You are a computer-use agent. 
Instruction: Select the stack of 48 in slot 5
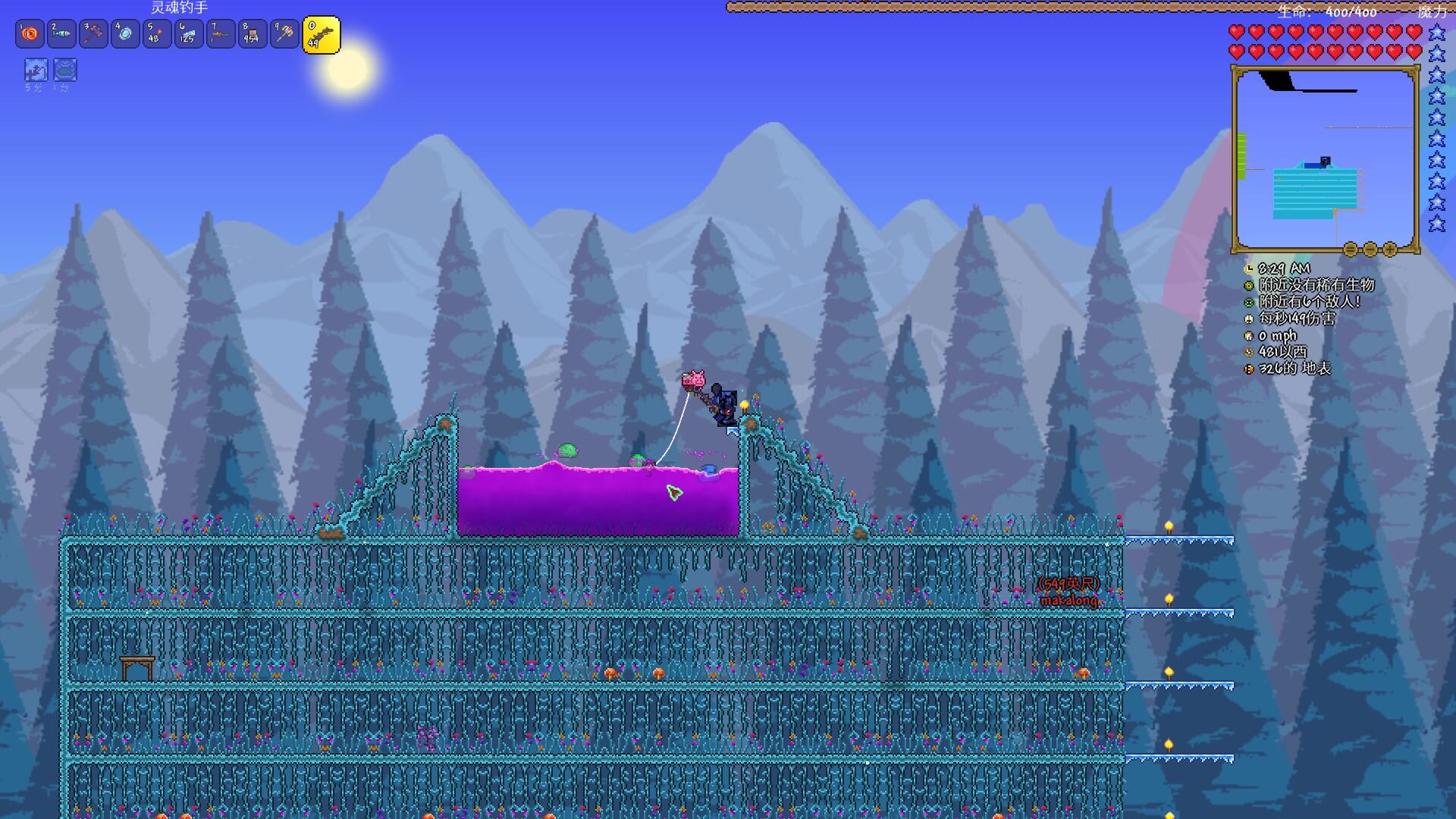157,34
